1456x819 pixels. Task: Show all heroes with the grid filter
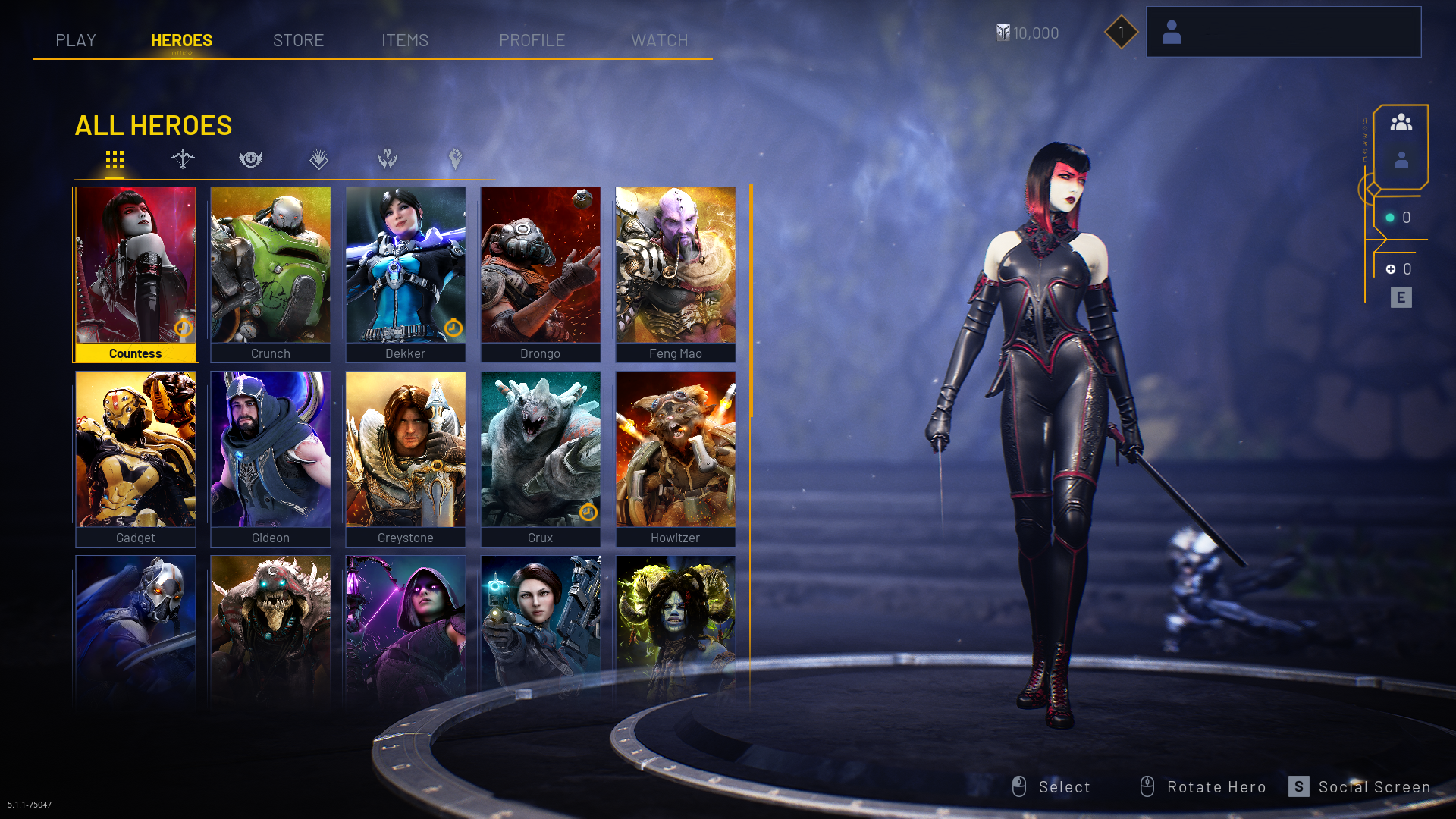115,160
